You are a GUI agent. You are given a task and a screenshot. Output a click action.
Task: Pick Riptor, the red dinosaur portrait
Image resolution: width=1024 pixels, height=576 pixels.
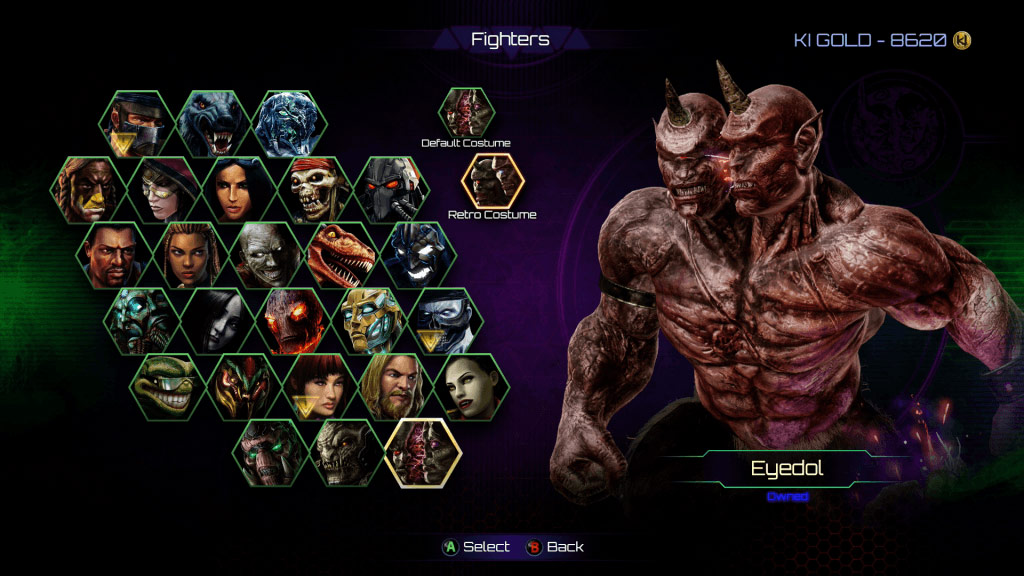tap(343, 255)
